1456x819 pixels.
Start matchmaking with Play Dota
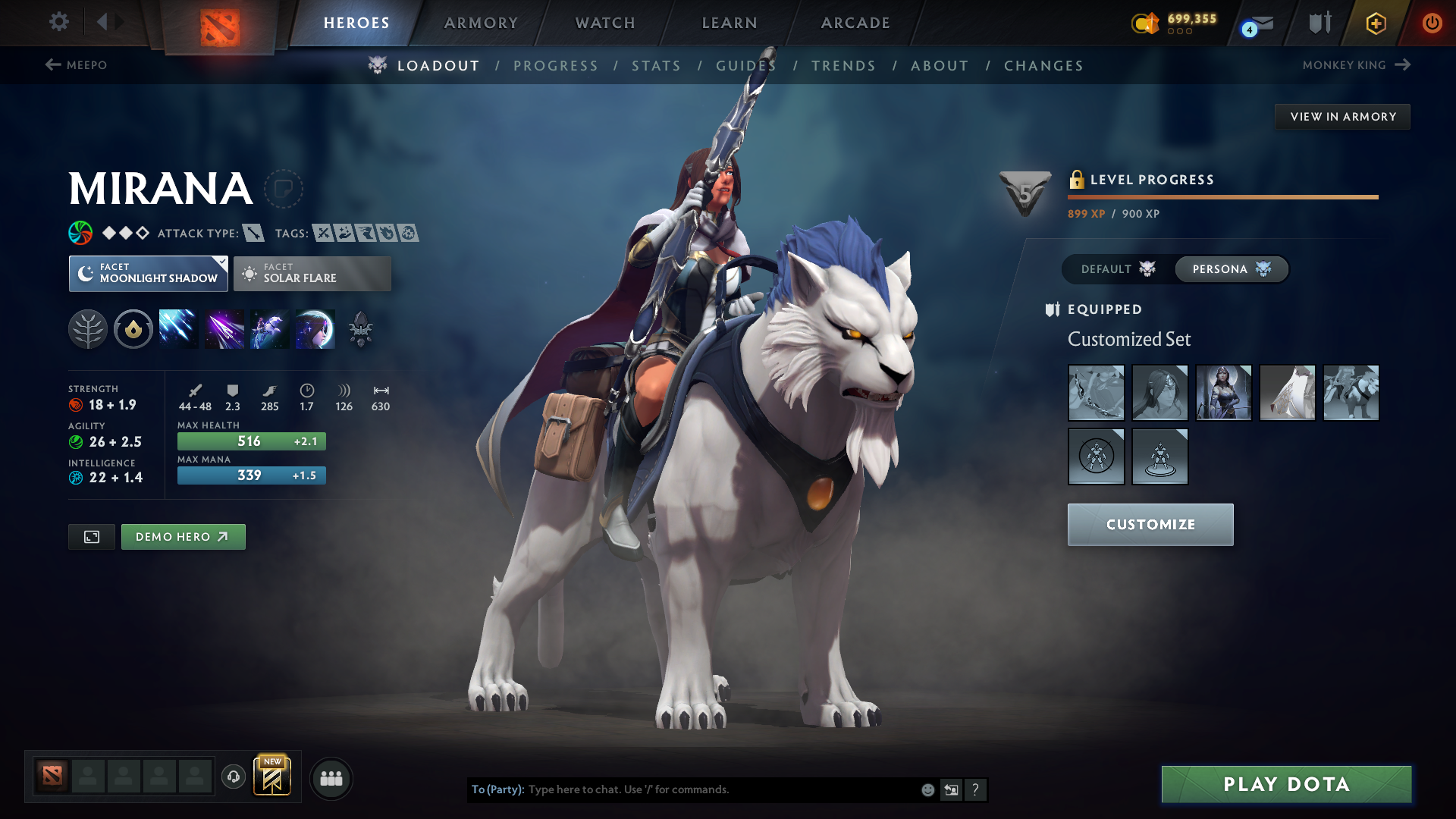(x=1286, y=784)
